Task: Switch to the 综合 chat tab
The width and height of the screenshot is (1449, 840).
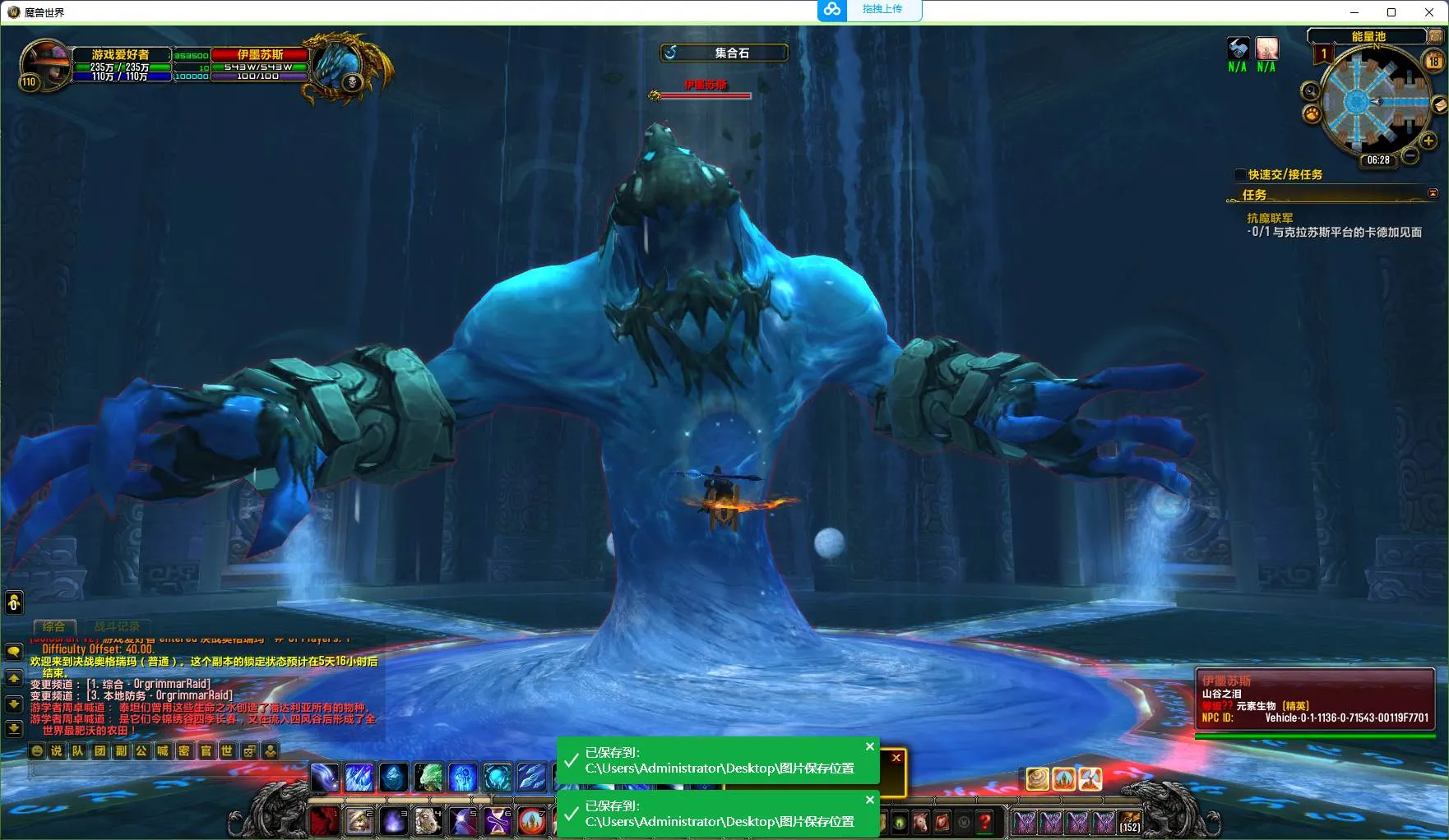Action: pos(54,626)
